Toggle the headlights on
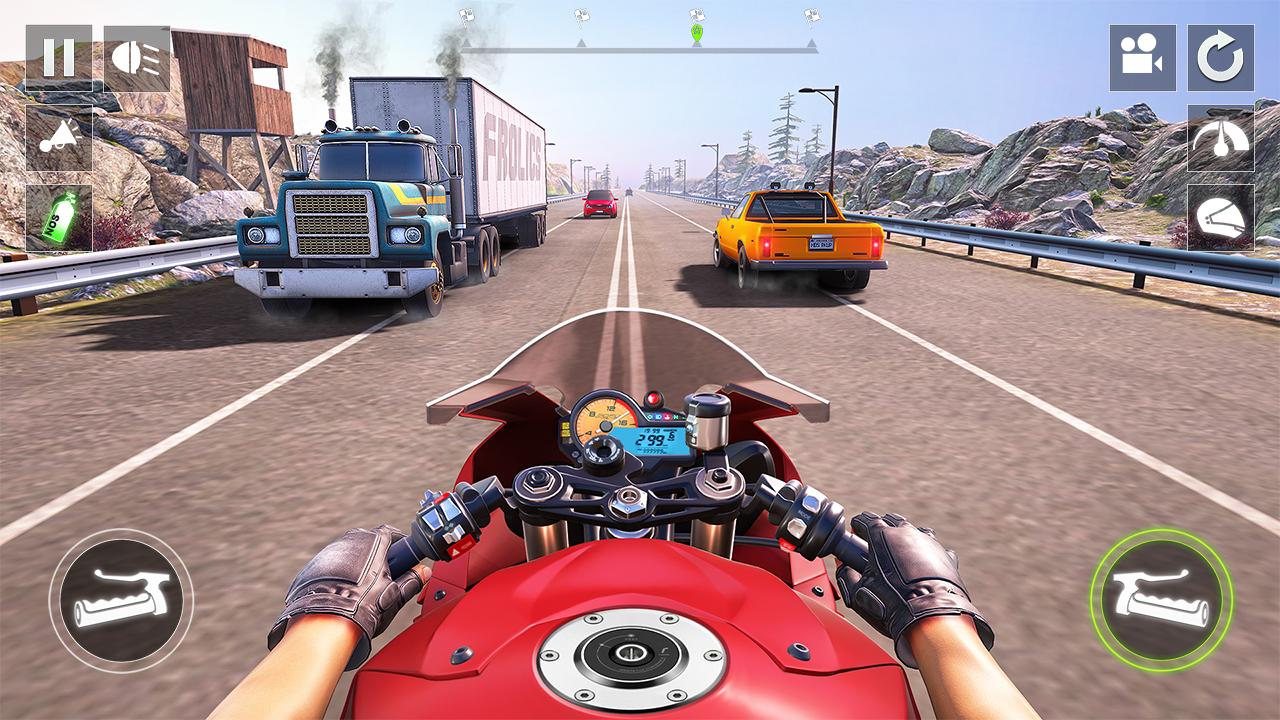The width and height of the screenshot is (1280, 720). pyautogui.click(x=139, y=57)
